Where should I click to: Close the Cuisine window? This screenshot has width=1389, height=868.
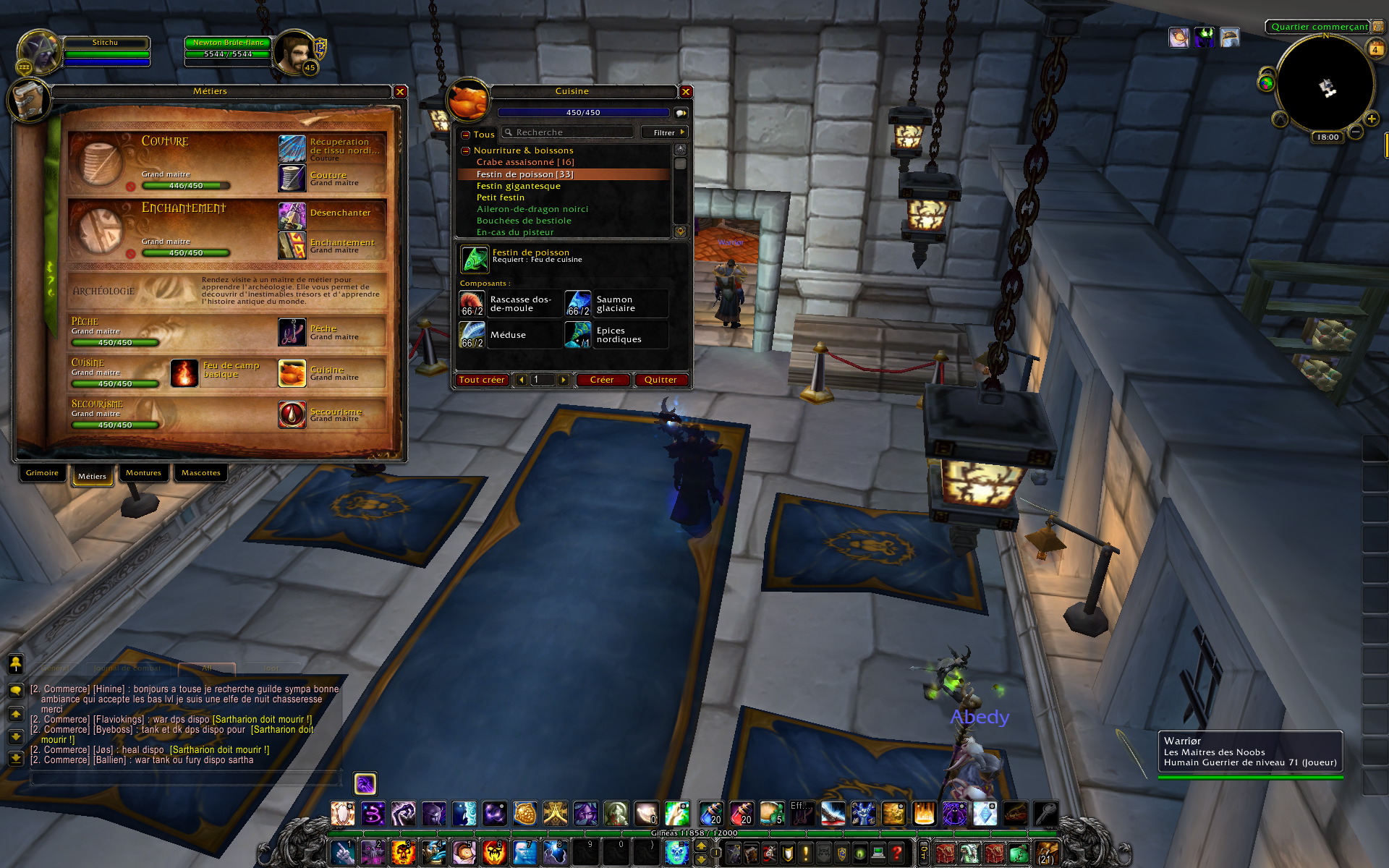click(x=686, y=92)
